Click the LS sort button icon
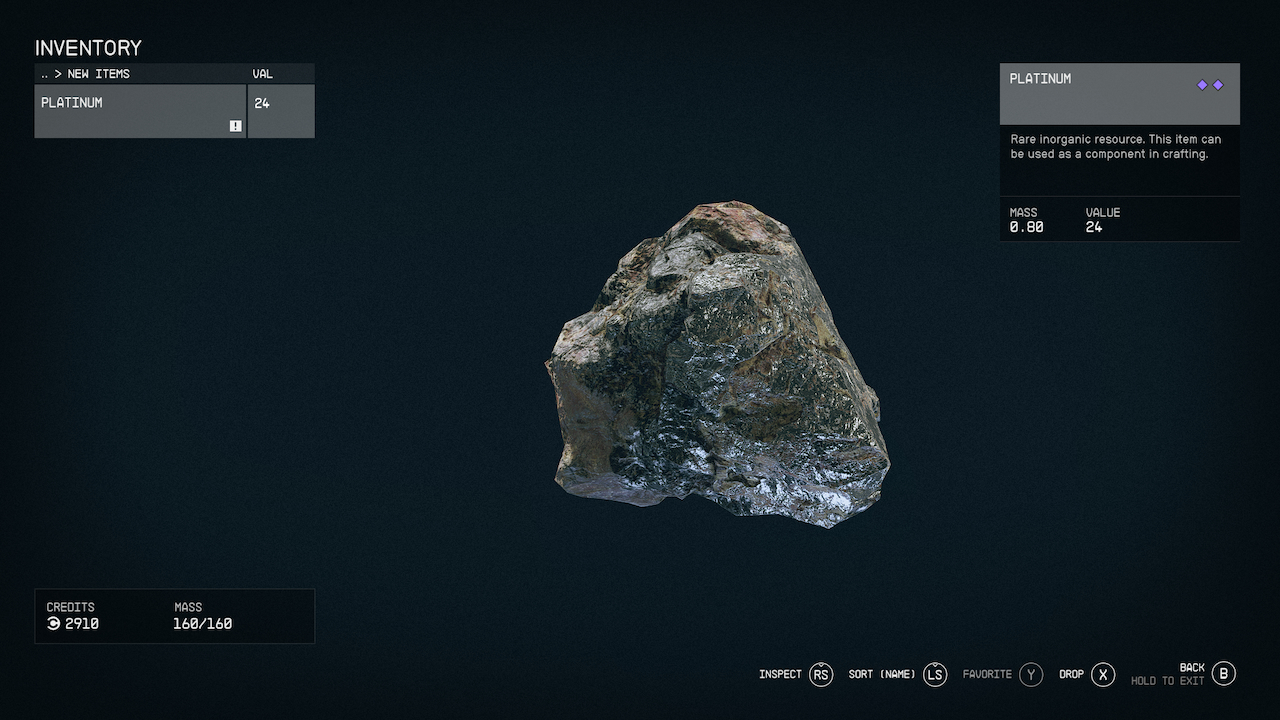 pos(934,674)
